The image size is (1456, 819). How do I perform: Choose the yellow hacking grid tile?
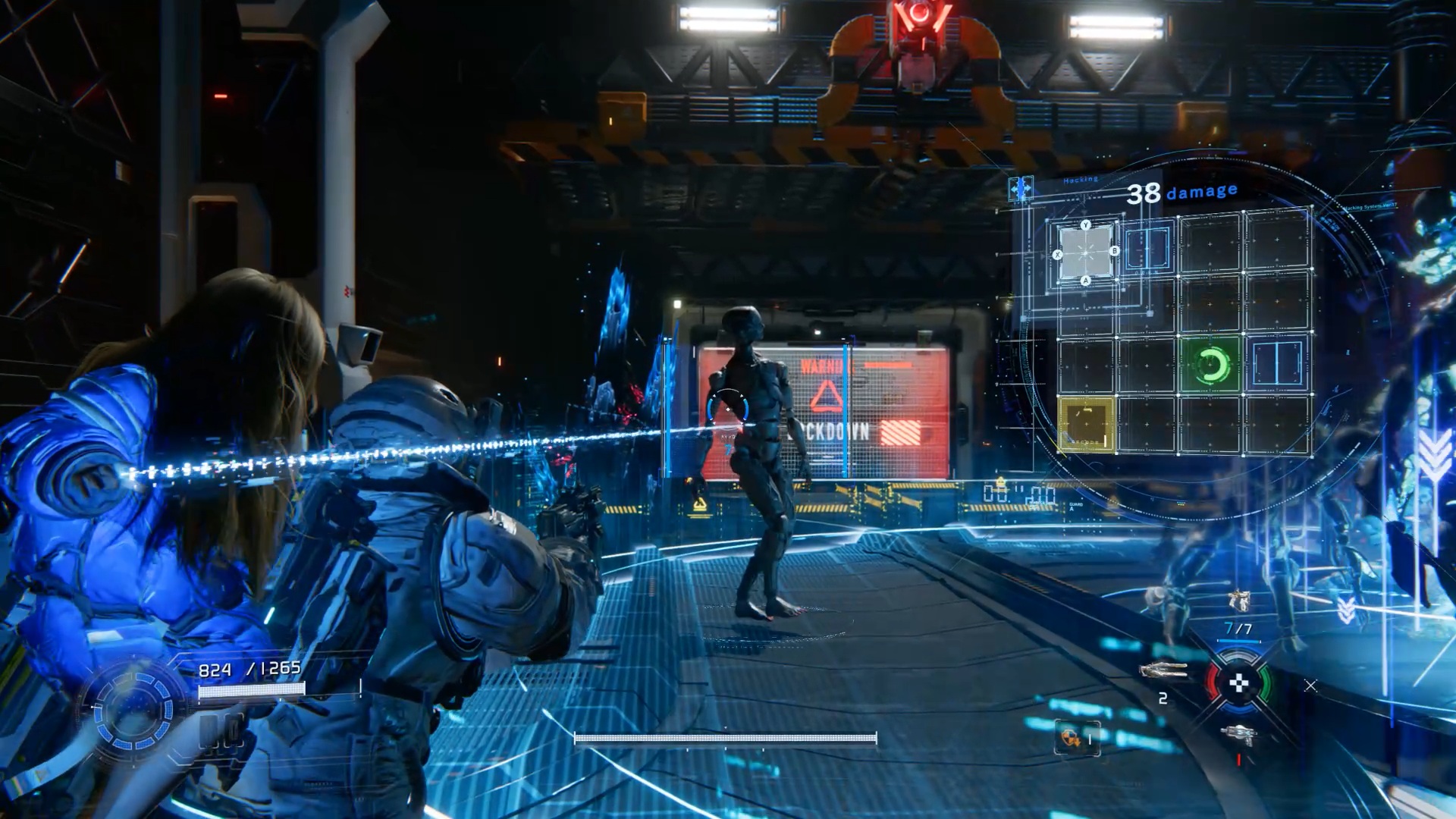tap(1086, 425)
